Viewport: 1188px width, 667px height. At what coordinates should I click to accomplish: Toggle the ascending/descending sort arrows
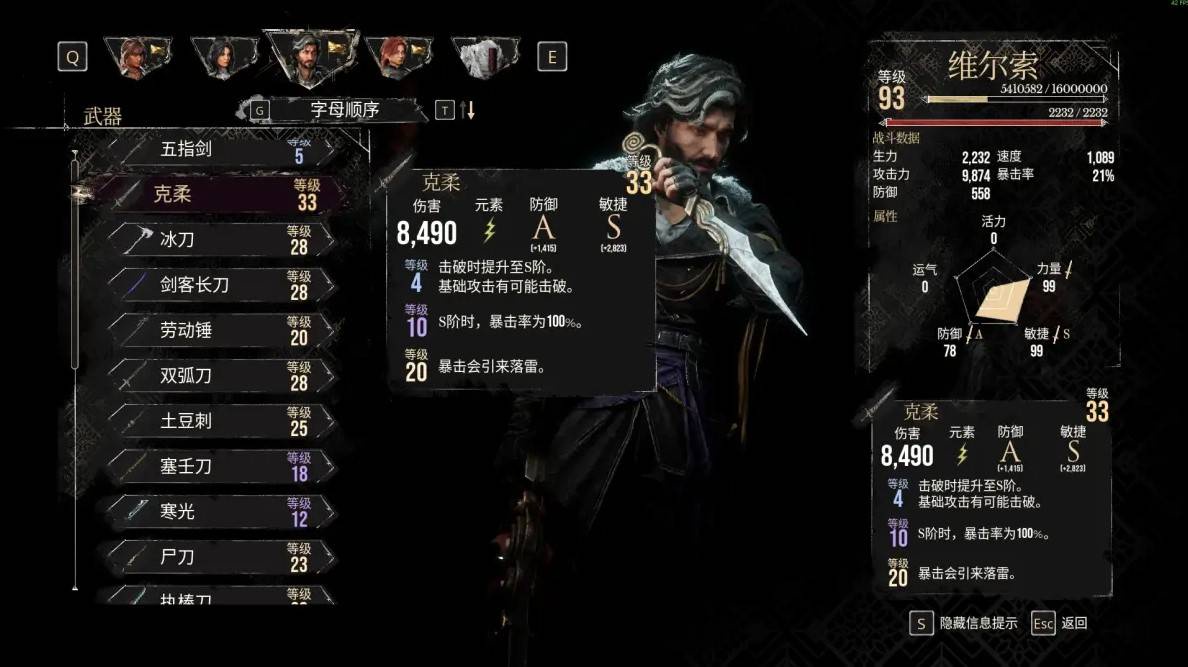[467, 110]
